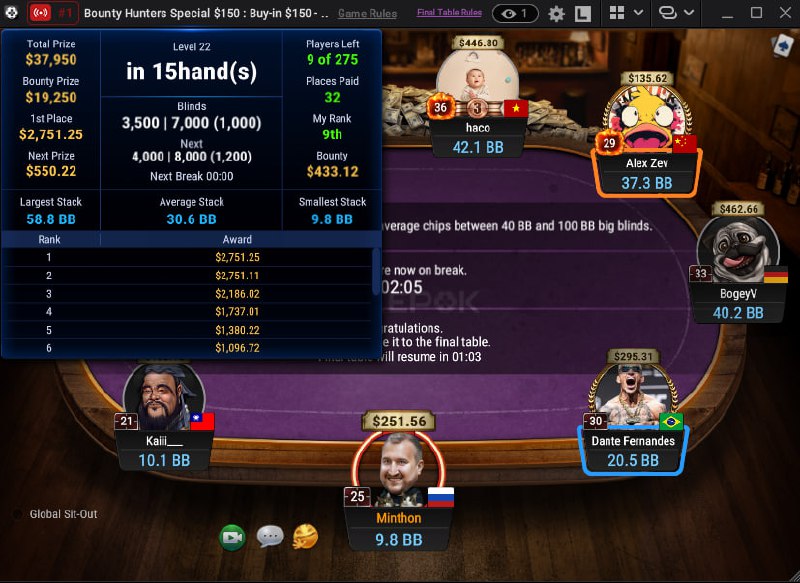The width and height of the screenshot is (800, 583).
Task: Toggle the Global Sit-Out checkbox
Action: (x=17, y=514)
